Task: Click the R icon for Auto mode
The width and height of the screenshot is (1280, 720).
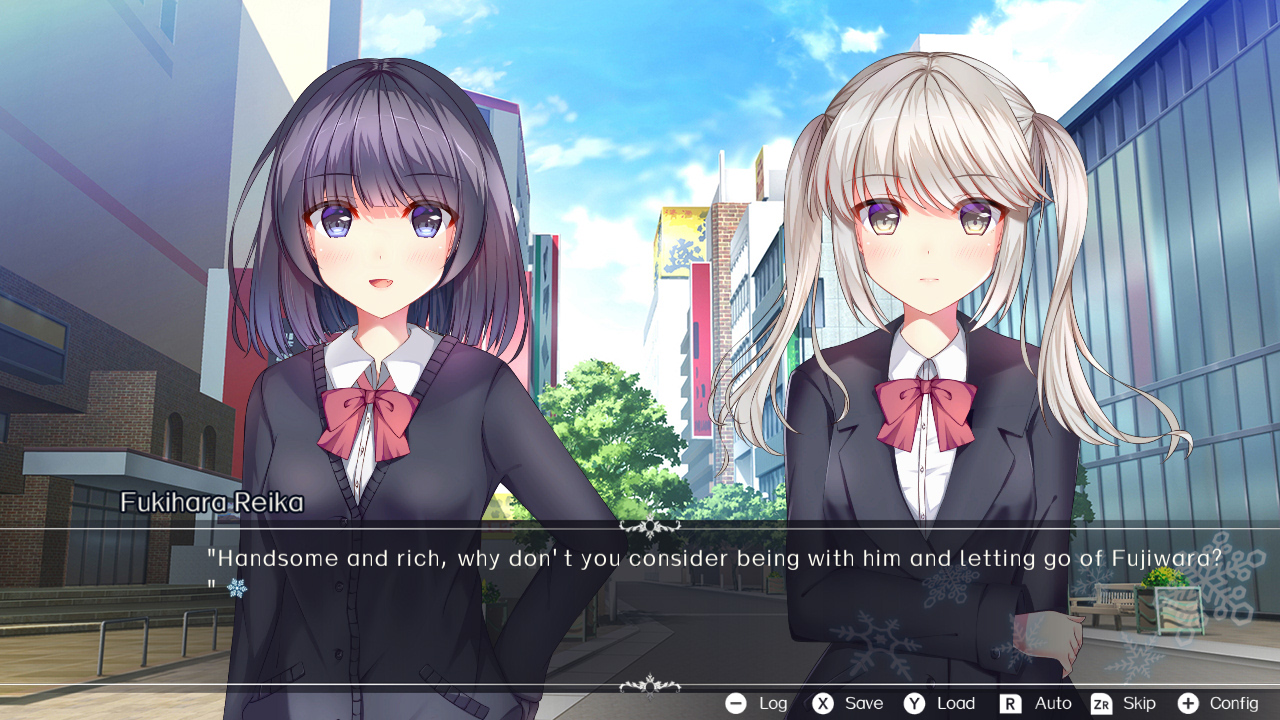Action: 1009,703
